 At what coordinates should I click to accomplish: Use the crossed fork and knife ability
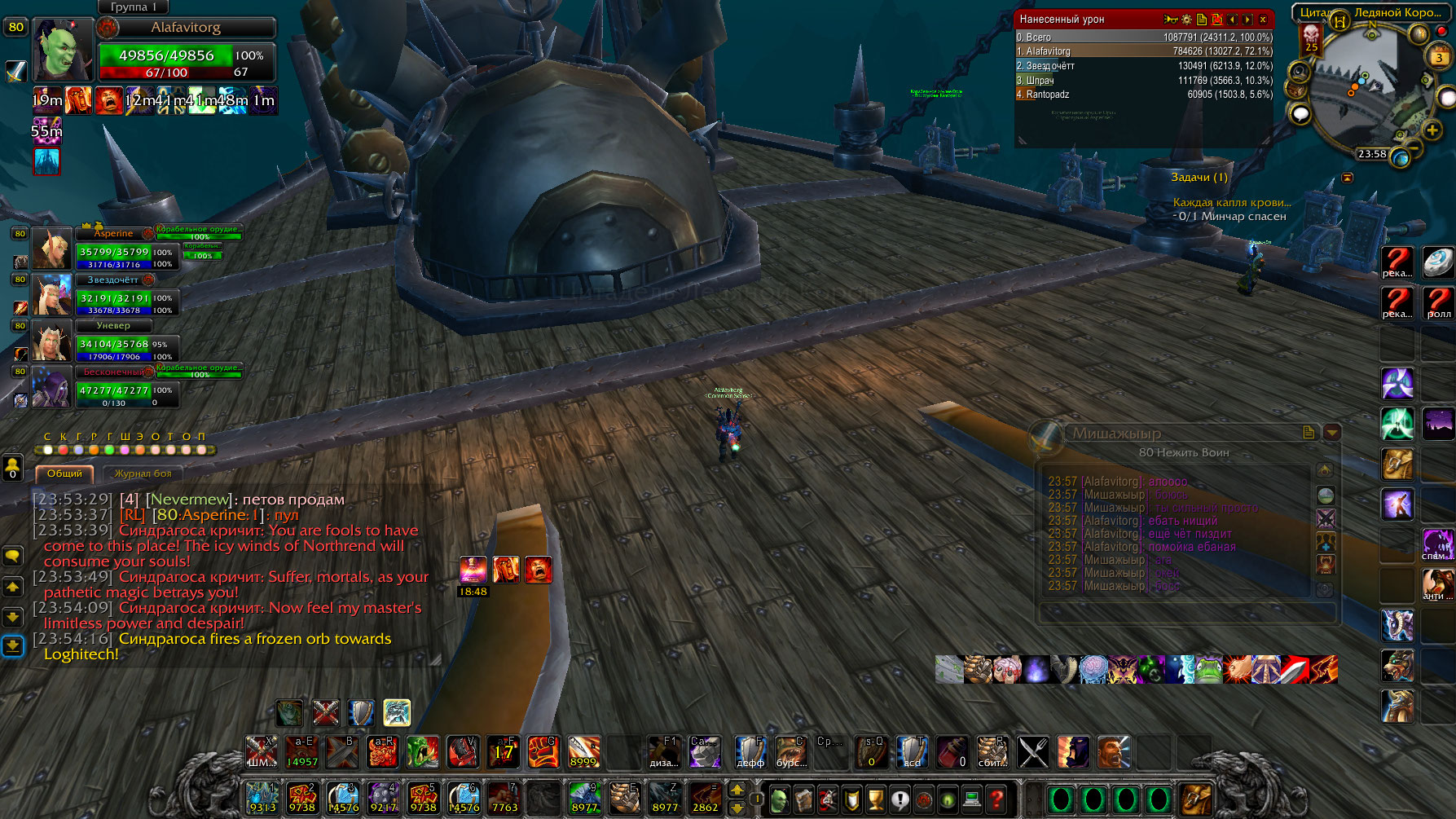click(1033, 752)
